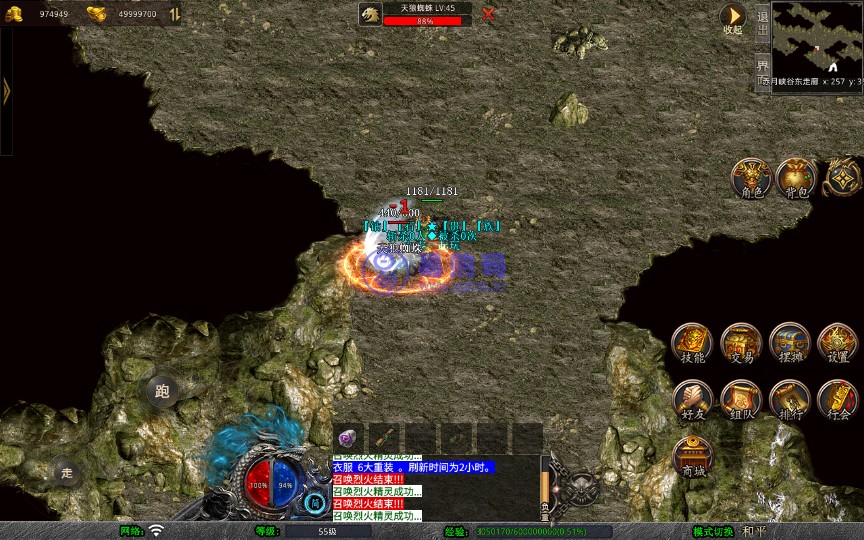864x540 pixels.
Task: Toggle the 跑 run movement button
Action: (x=162, y=391)
